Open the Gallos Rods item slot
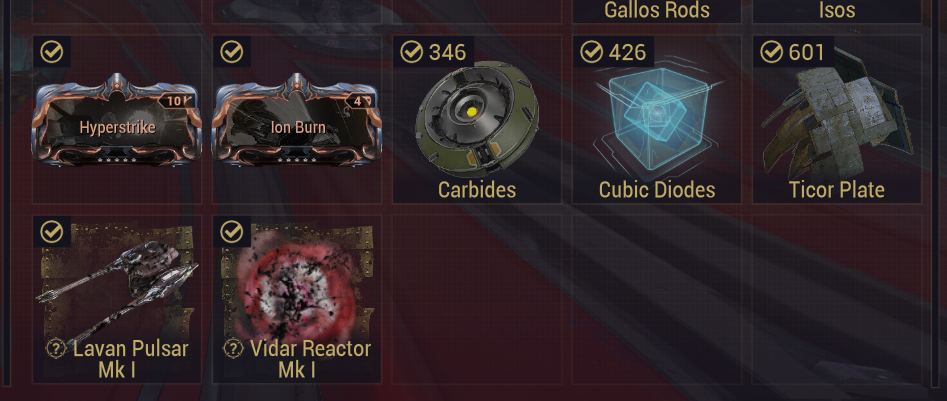 click(x=657, y=11)
